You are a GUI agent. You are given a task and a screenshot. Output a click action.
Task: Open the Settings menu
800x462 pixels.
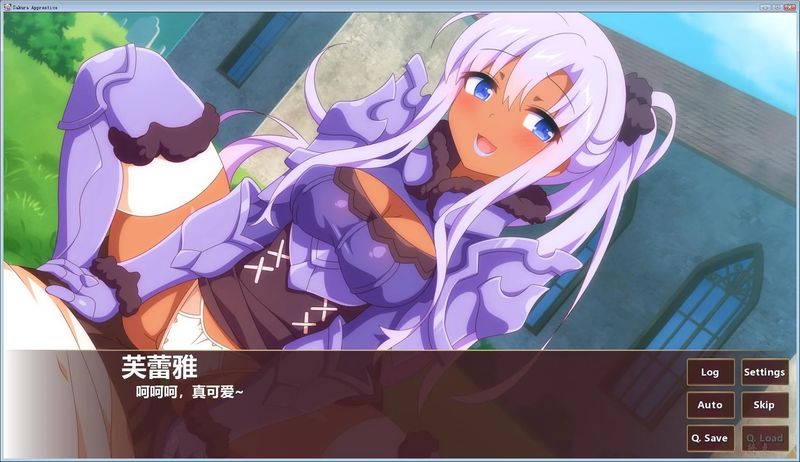(764, 372)
